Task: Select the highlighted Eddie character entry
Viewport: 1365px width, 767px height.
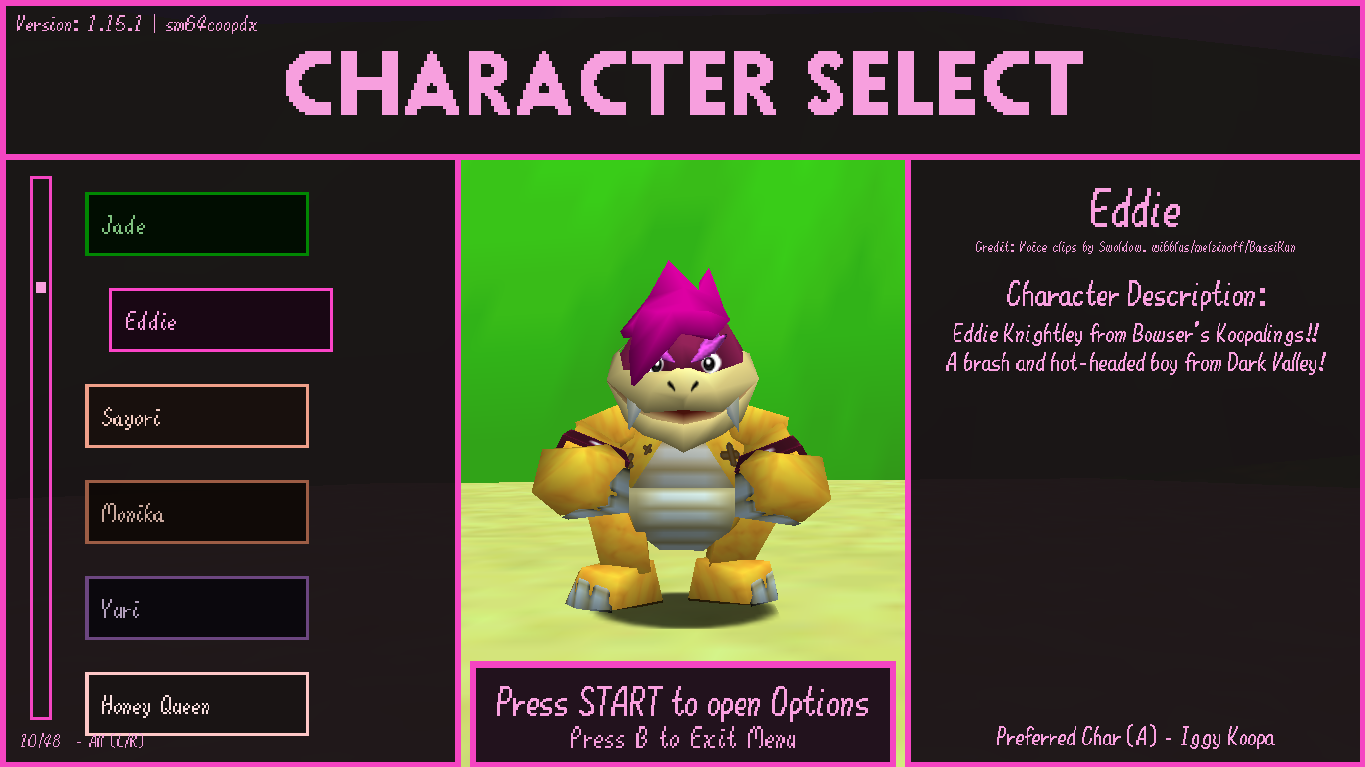Action: tap(220, 320)
